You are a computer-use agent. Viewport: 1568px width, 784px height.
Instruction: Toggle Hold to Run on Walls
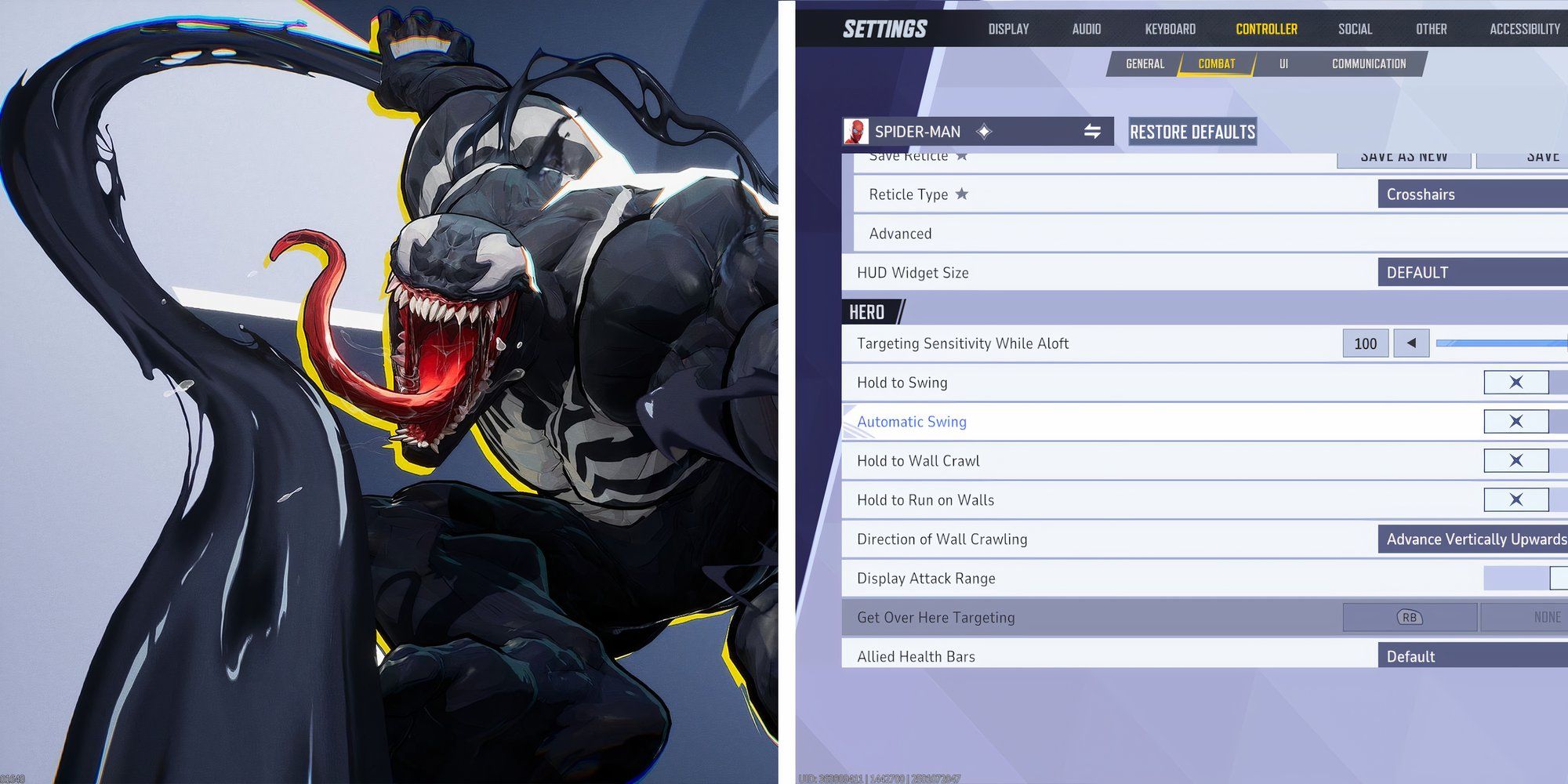point(1516,499)
